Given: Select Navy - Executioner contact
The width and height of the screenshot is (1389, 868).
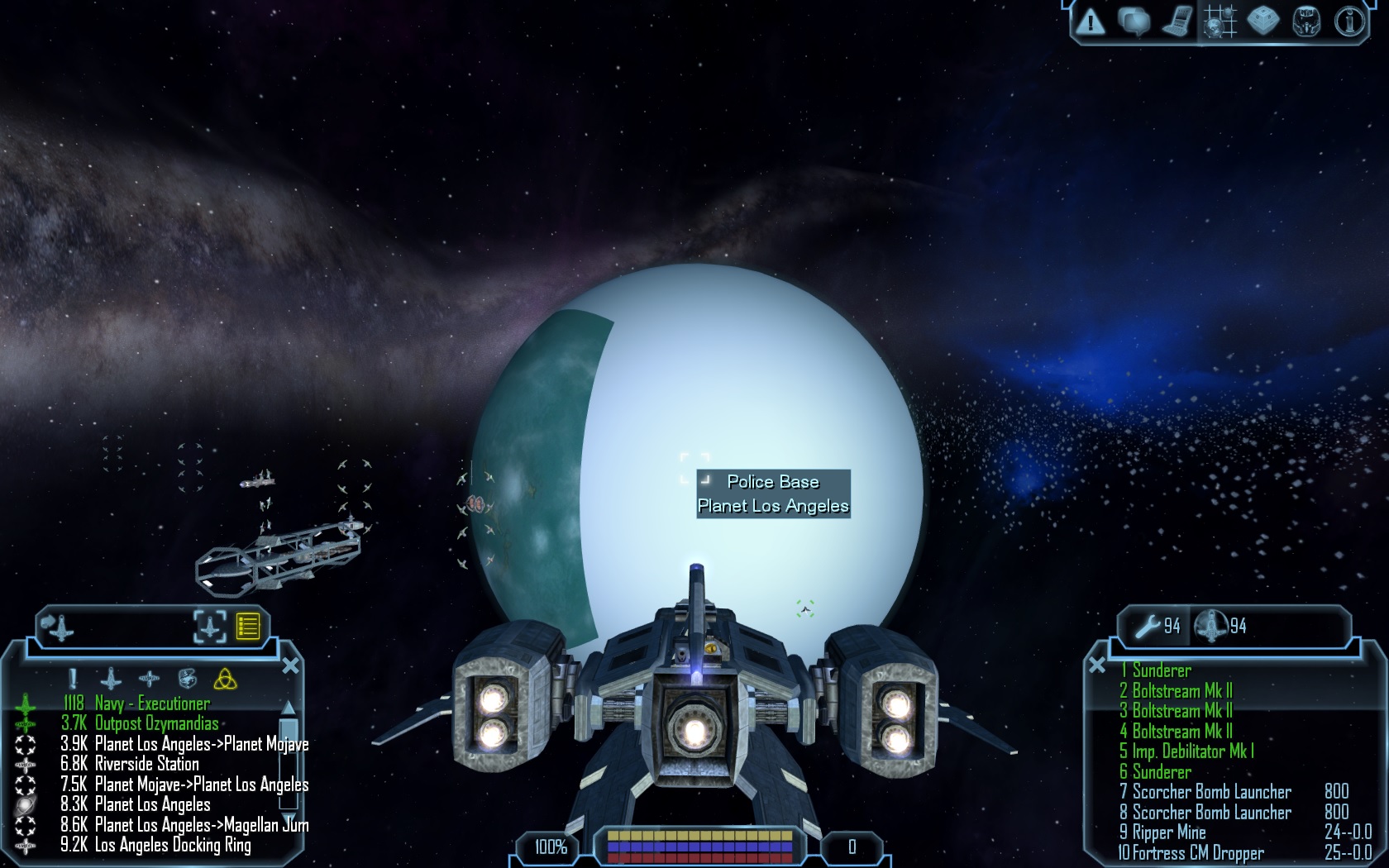Looking at the screenshot, I should (152, 703).
